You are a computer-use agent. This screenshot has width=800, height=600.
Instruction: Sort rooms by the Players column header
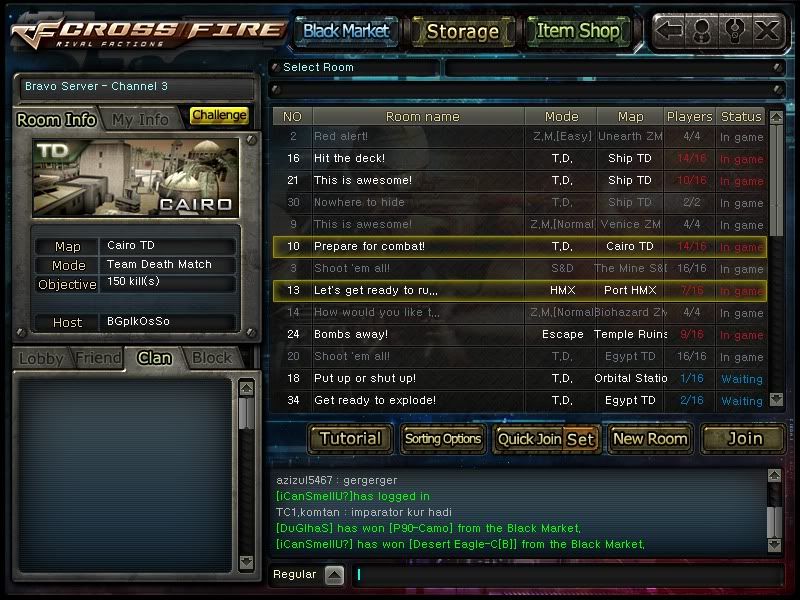(689, 117)
